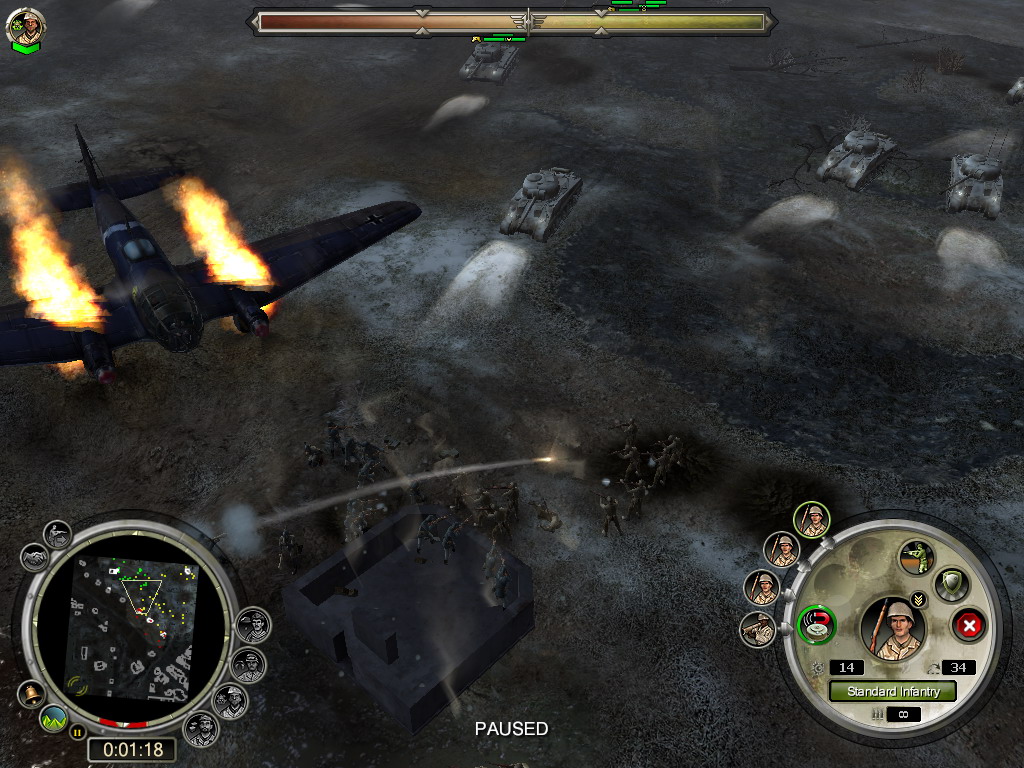Select the green-highlighted rifleman portrait
Image resolution: width=1024 pixels, height=768 pixels.
tap(813, 519)
